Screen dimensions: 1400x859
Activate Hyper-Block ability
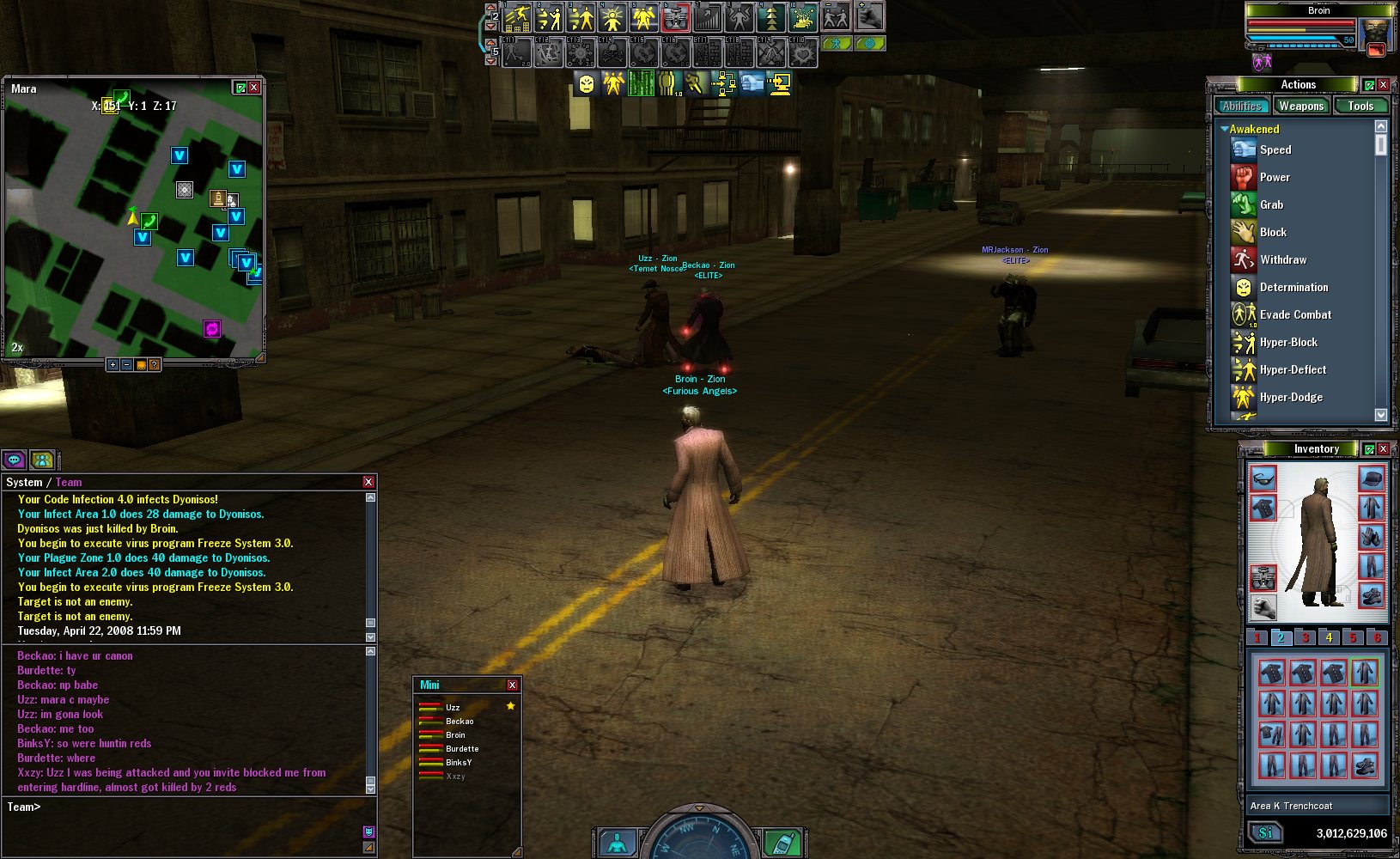pos(1287,342)
